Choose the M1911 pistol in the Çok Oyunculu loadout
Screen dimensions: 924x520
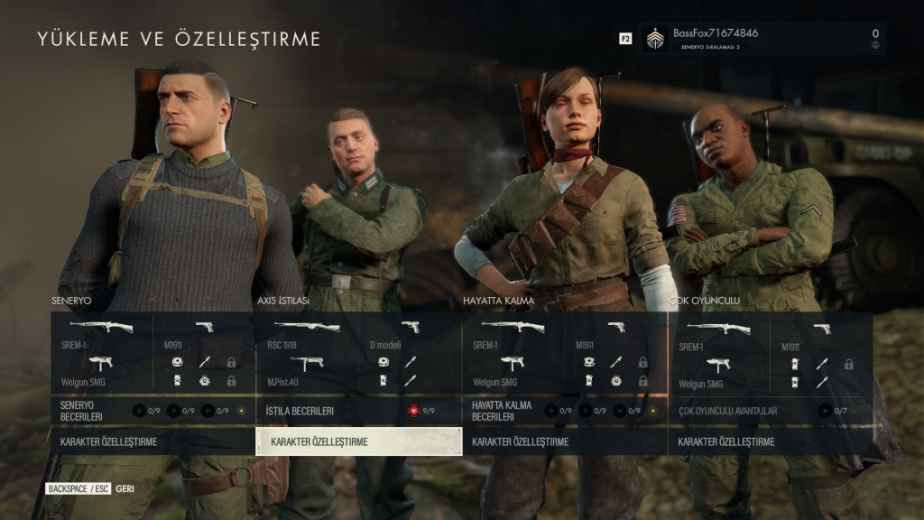coord(822,333)
